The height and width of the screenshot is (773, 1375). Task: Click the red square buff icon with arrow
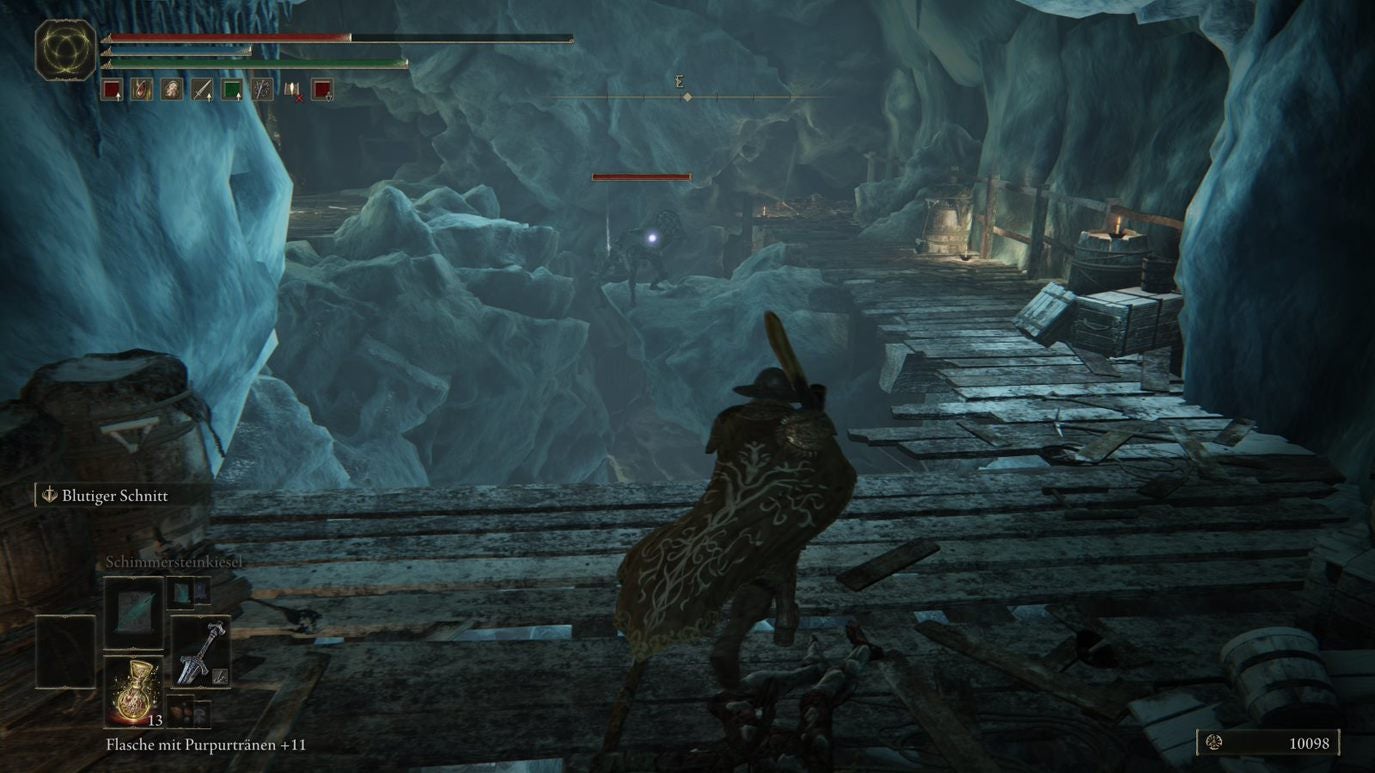(114, 89)
